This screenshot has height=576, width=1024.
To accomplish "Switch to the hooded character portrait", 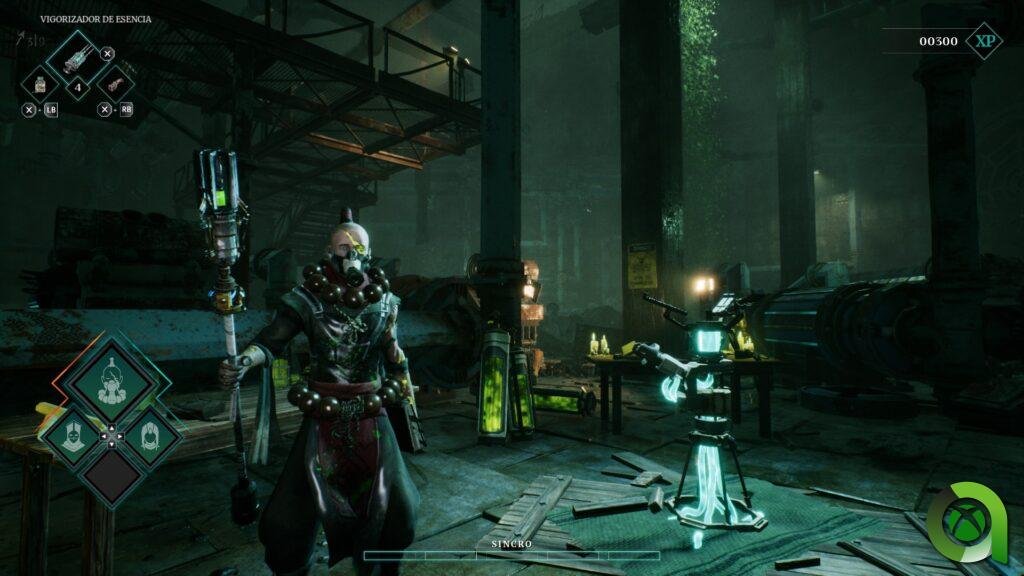I will (152, 434).
